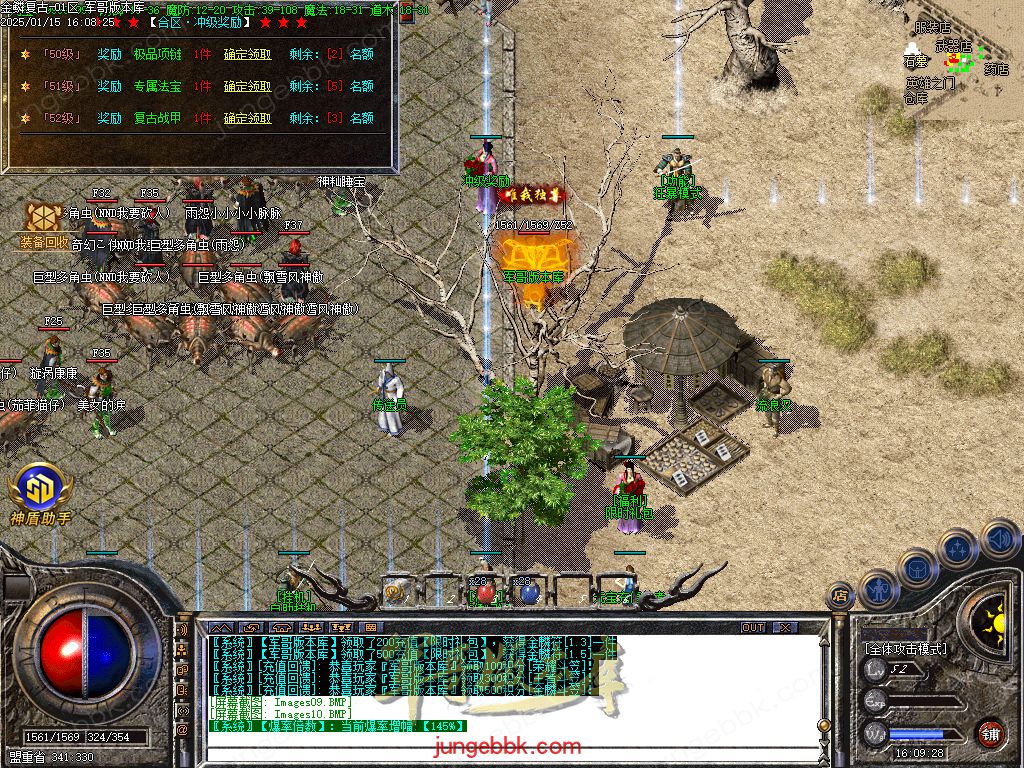Open the skills sparkle button
Viewport: 1024px width, 768px height.
pyautogui.click(x=957, y=548)
